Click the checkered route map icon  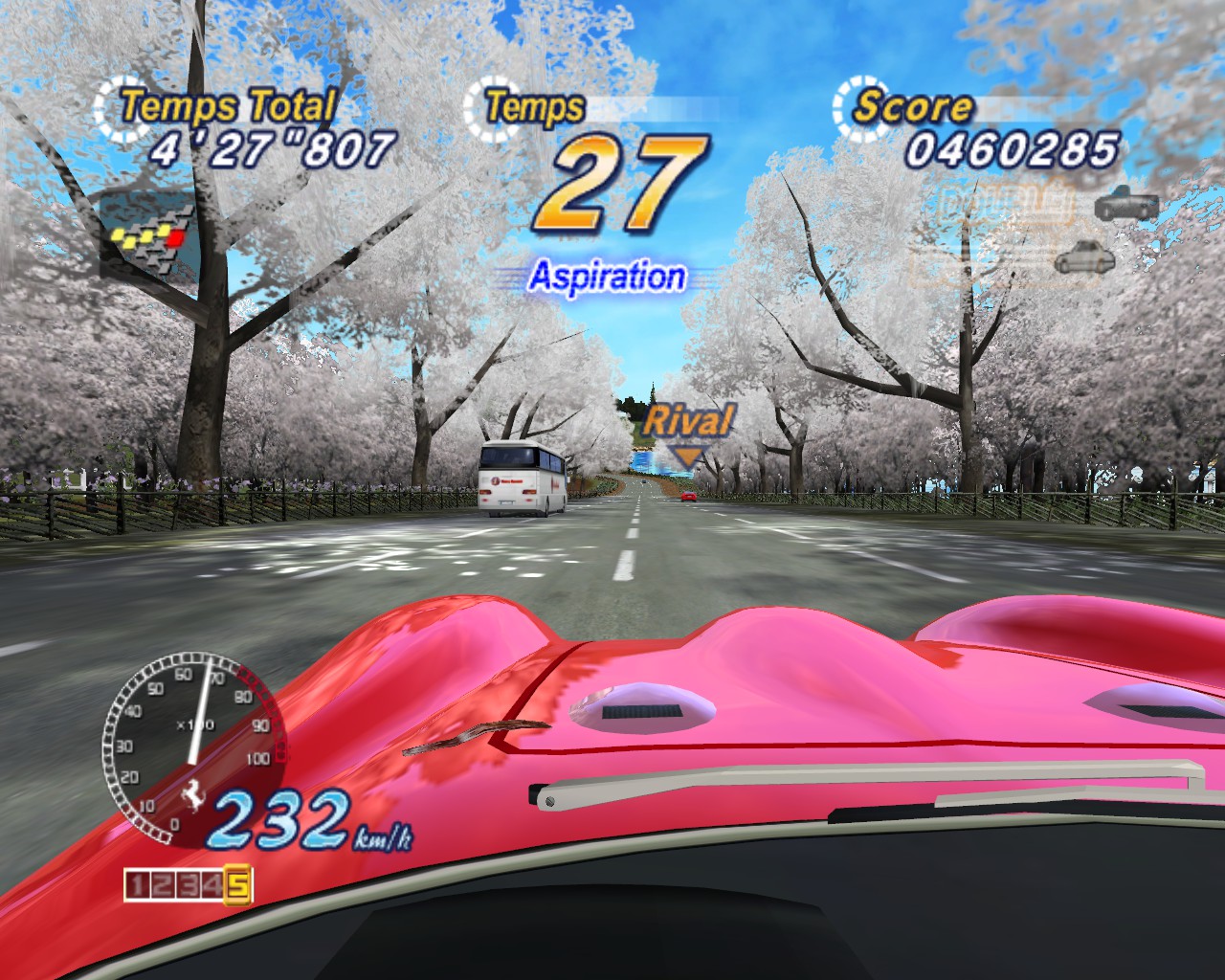148,234
